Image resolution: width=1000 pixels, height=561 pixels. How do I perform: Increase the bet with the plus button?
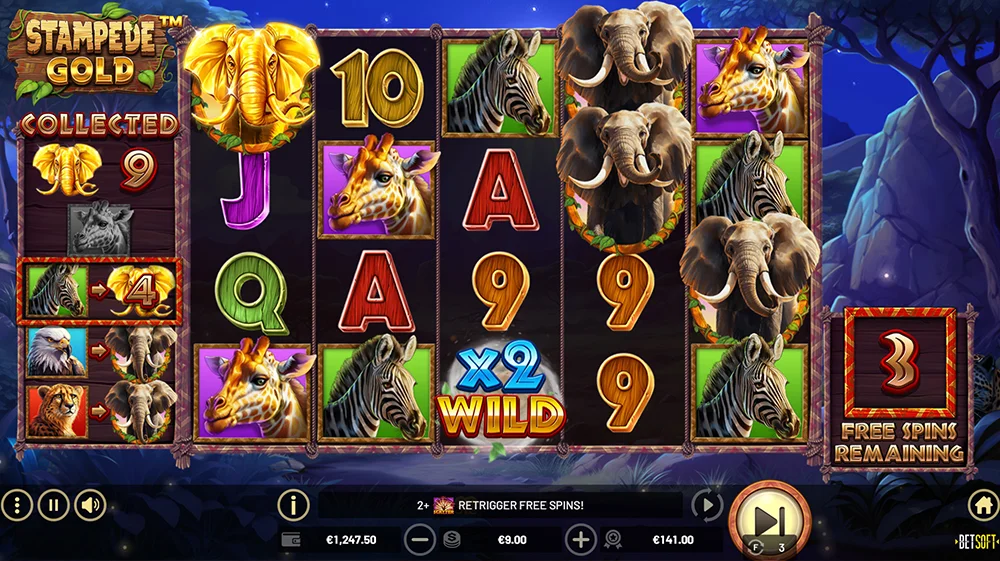click(580, 540)
